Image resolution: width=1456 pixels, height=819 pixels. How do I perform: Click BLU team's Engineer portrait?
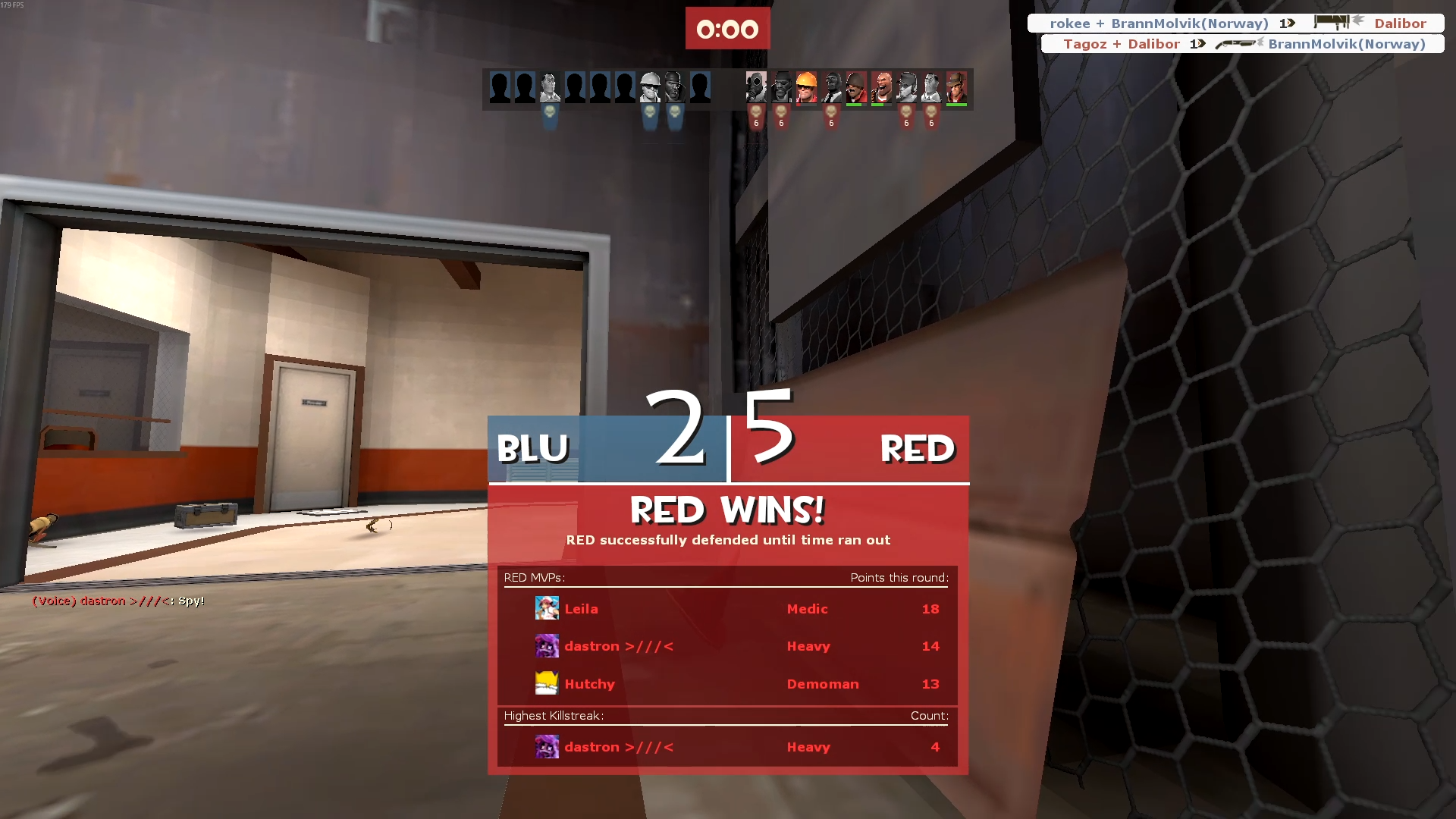pos(650,87)
